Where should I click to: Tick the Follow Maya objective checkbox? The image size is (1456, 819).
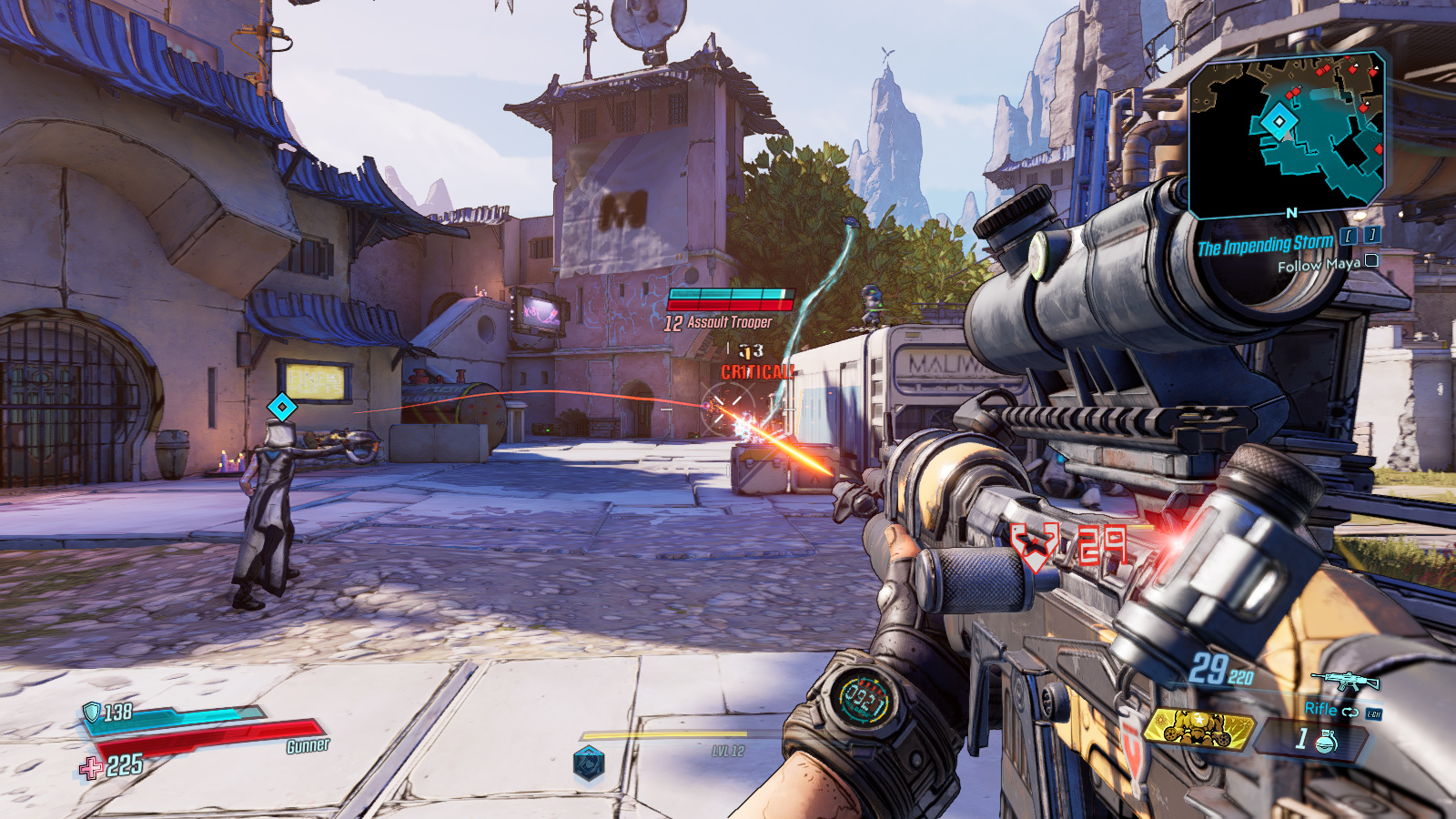(1371, 261)
